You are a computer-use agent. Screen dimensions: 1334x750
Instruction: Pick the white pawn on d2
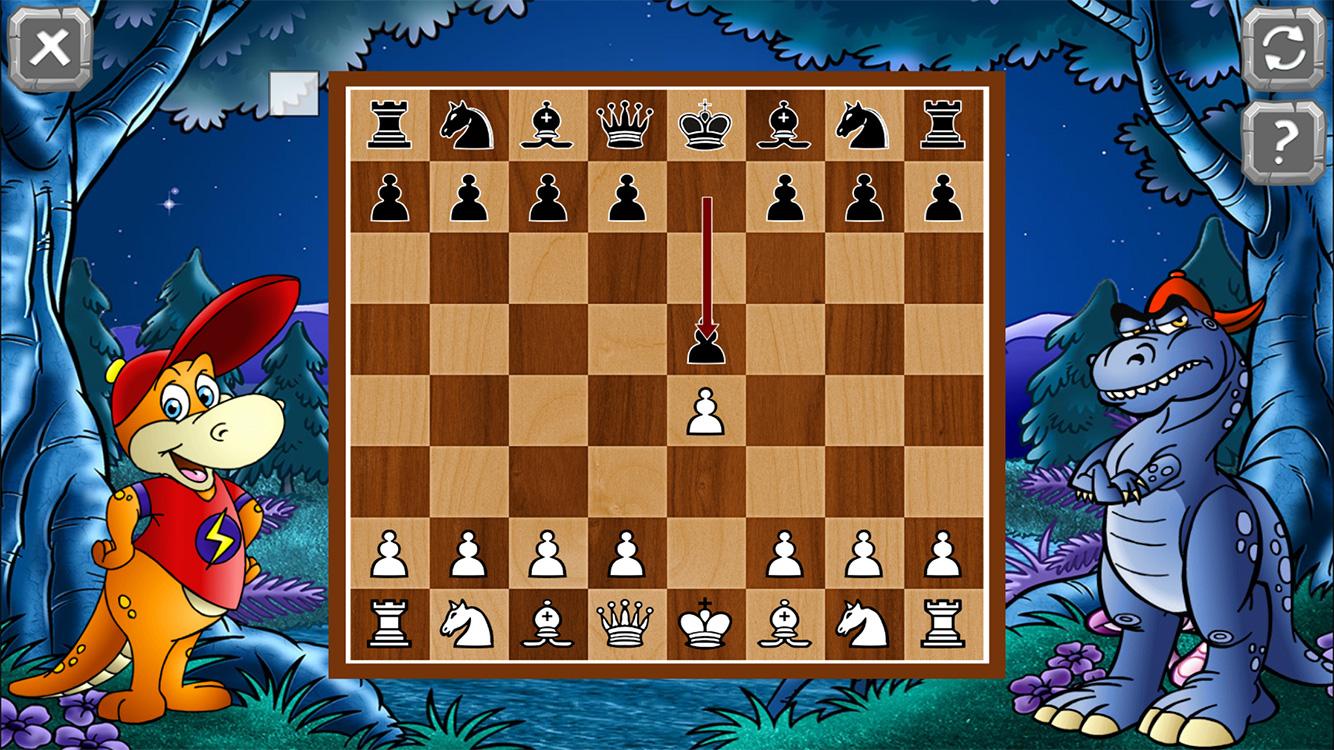[626, 553]
